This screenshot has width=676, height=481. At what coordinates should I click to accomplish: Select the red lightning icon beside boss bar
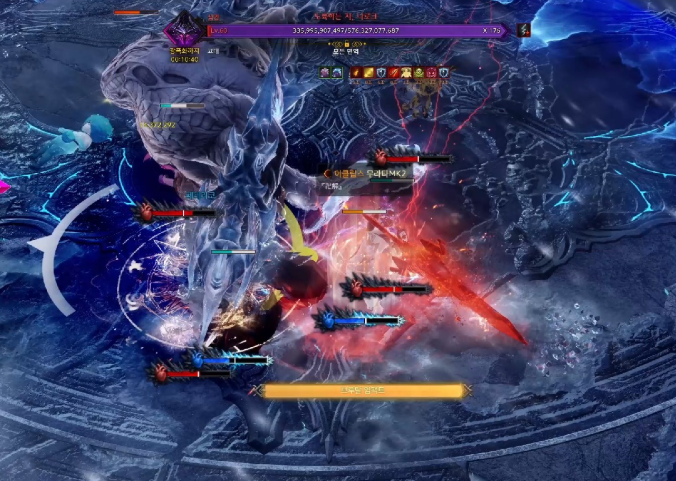[523, 30]
